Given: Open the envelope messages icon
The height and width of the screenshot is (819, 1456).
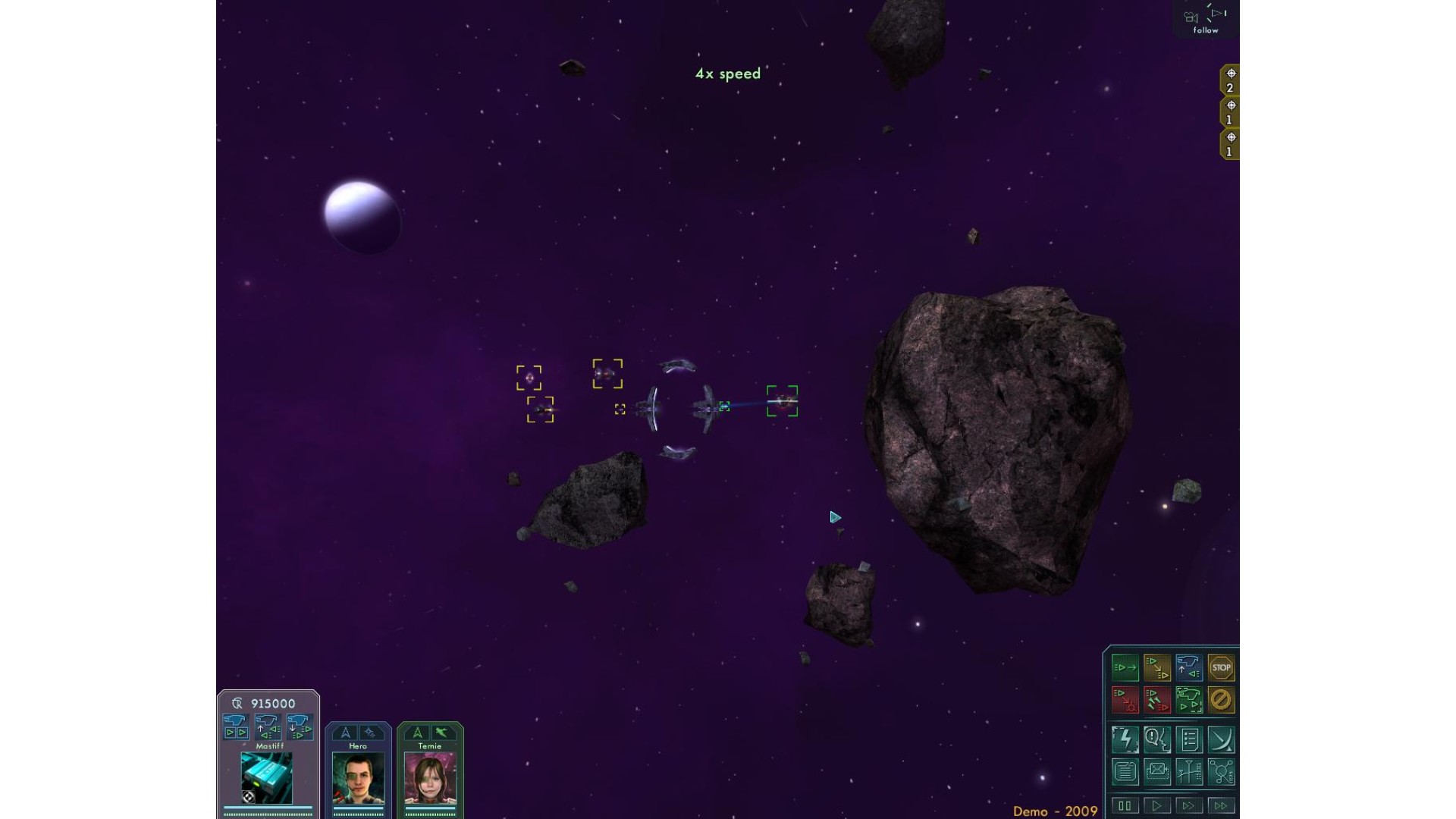Looking at the screenshot, I should pyautogui.click(x=1157, y=772).
